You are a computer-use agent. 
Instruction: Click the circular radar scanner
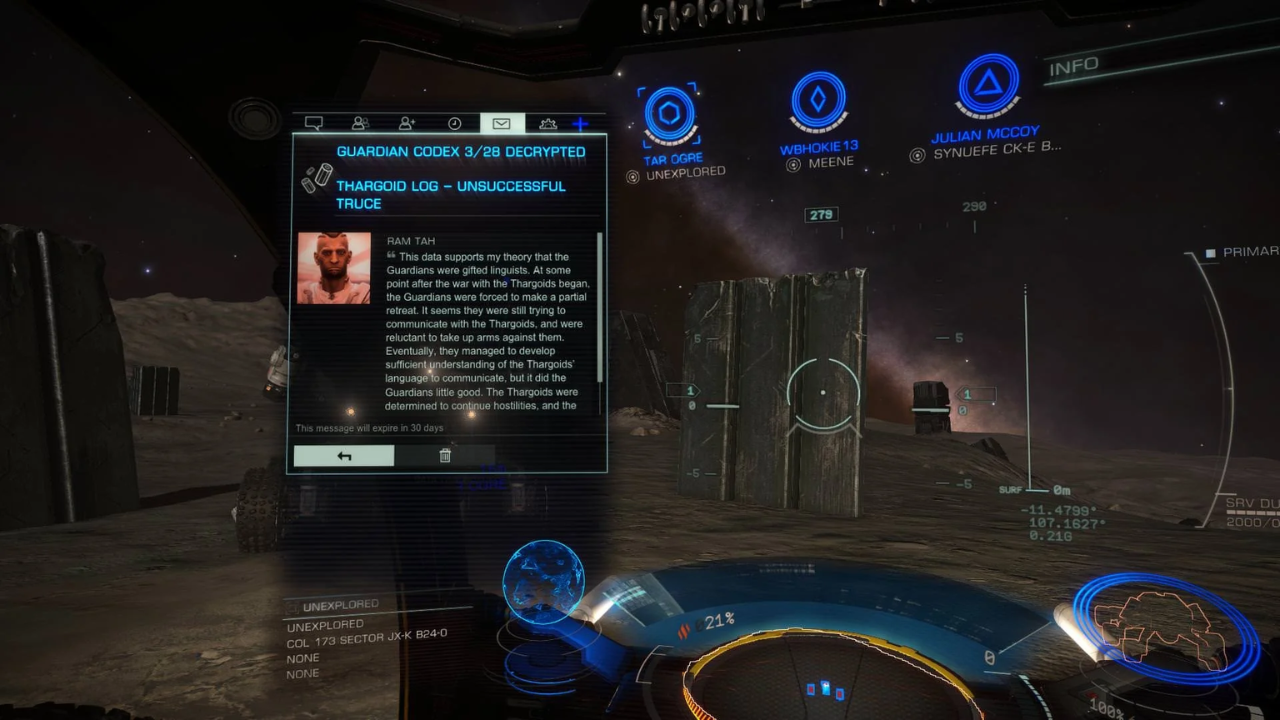[x=830, y=680]
